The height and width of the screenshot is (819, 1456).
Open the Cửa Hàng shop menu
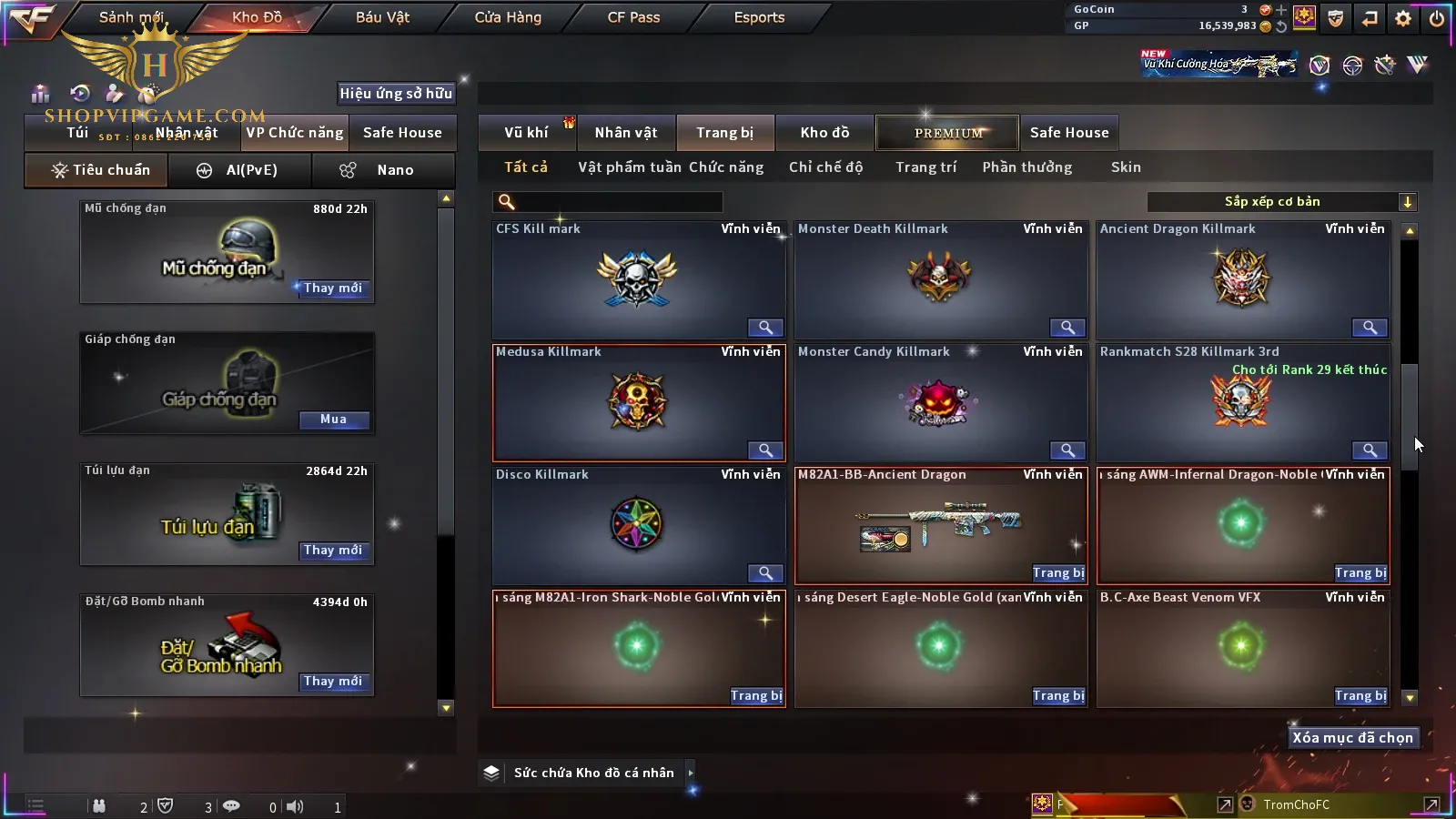[x=508, y=17]
